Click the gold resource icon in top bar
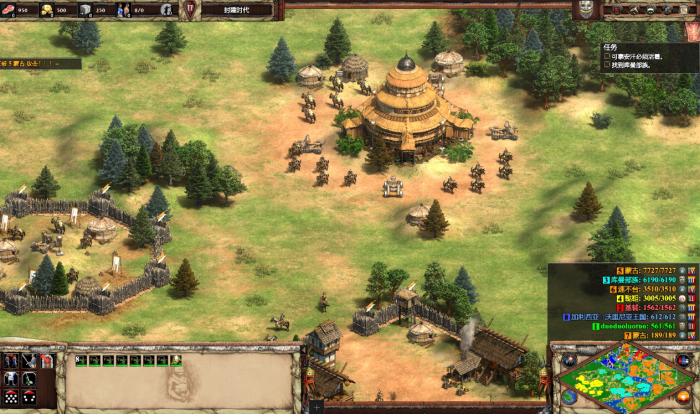This screenshot has height=414, width=700. 46,10
